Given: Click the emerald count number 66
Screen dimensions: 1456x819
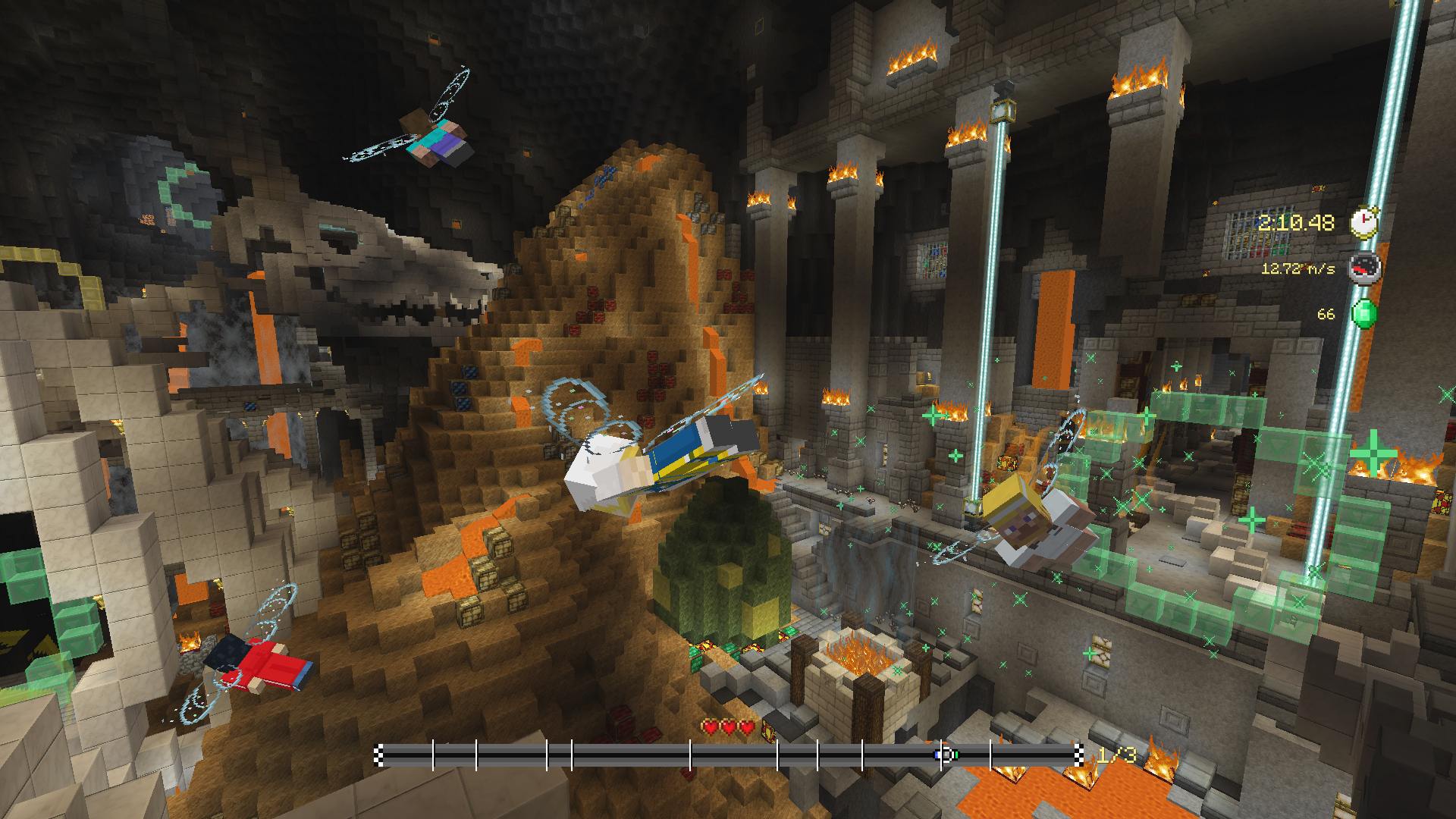Looking at the screenshot, I should (x=1326, y=314).
